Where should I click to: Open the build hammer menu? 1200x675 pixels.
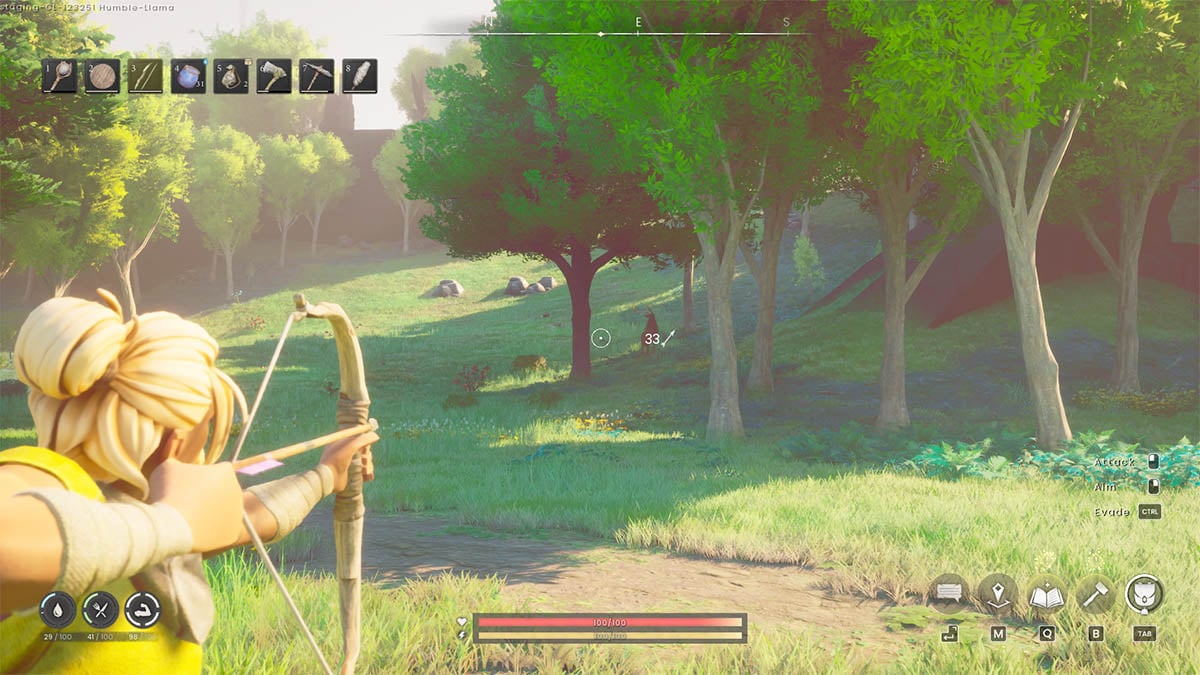[x=1095, y=594]
